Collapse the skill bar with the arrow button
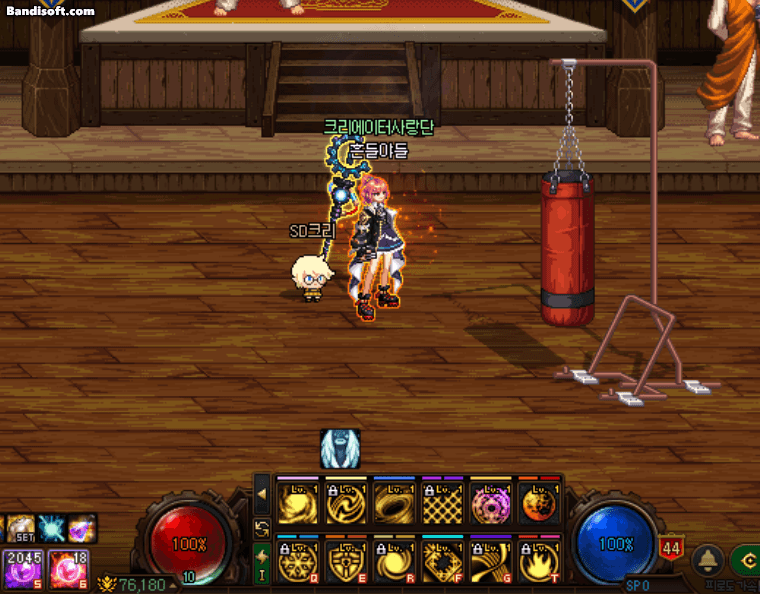Viewport: 760px width, 594px height. point(262,493)
